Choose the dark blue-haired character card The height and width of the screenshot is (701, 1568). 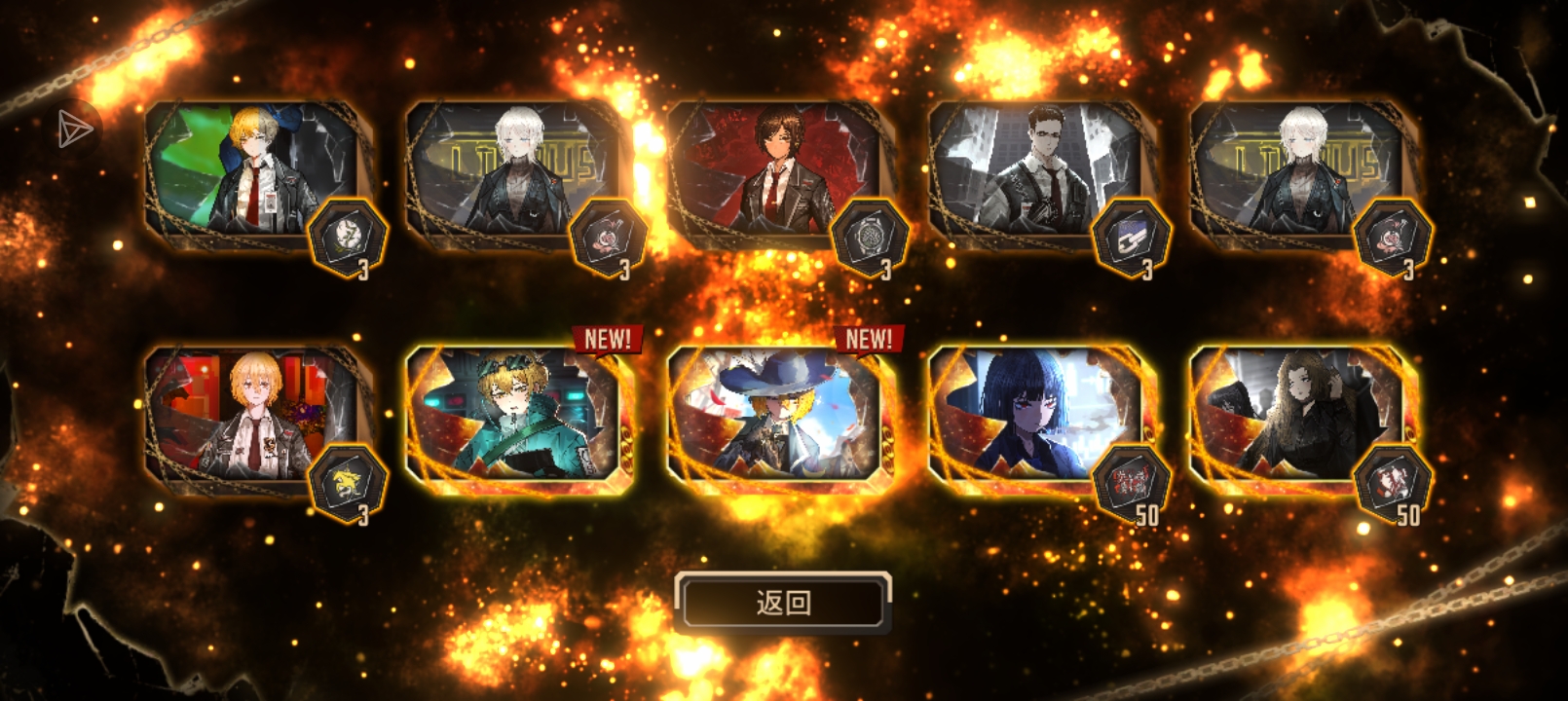tap(1038, 417)
